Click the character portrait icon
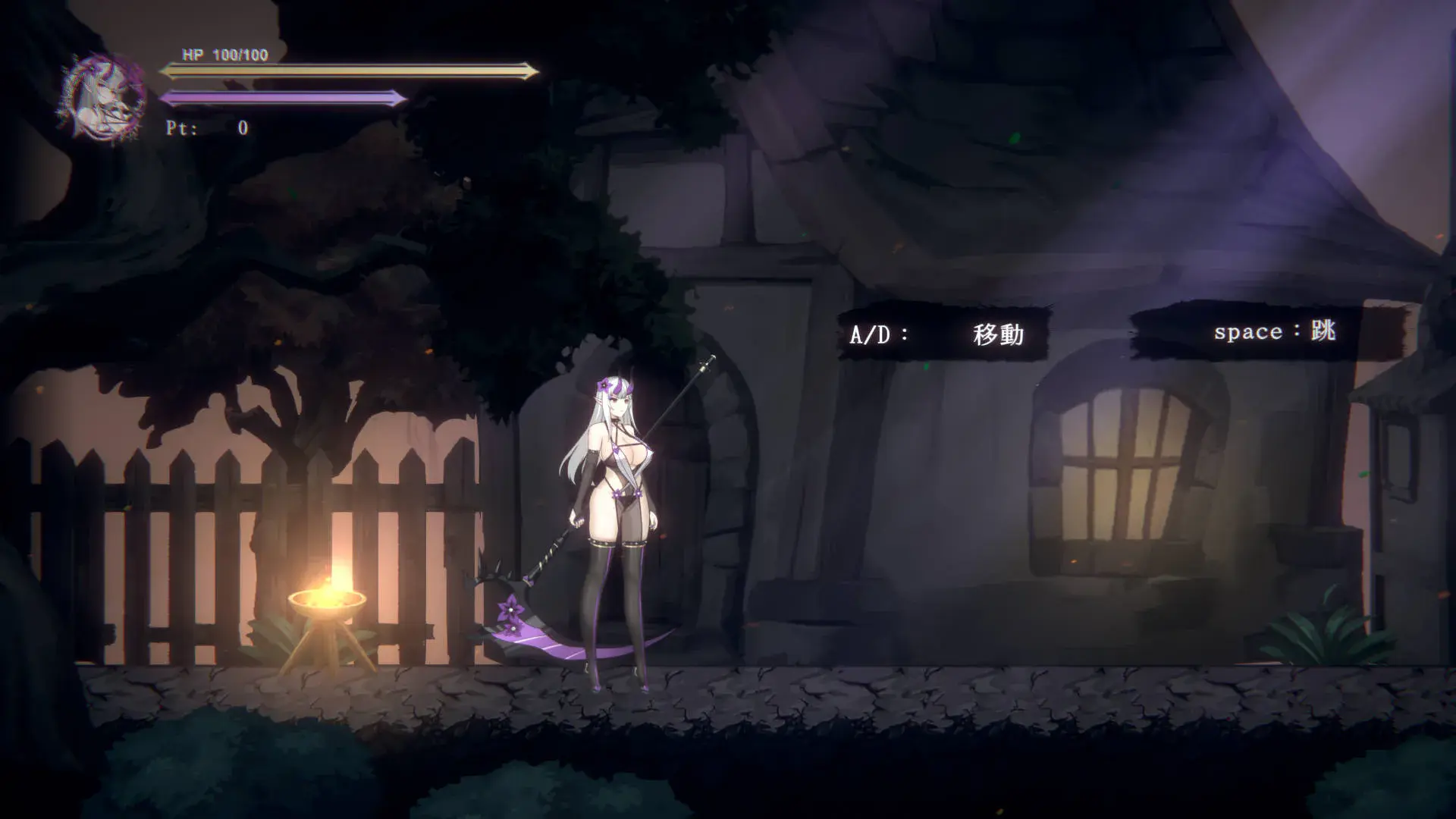Screen dimensions: 1456x819 tap(102, 91)
